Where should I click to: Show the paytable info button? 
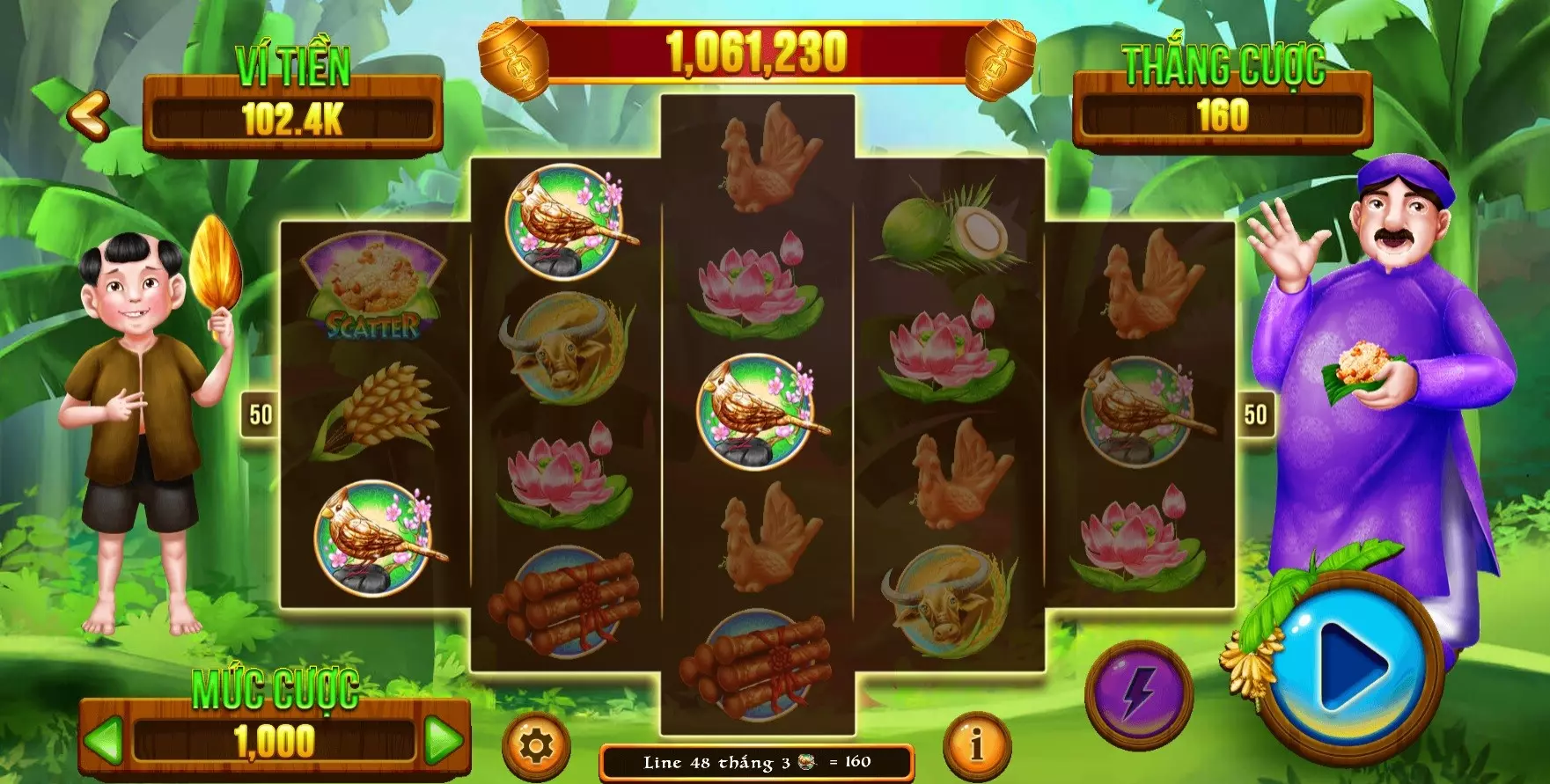click(x=976, y=746)
